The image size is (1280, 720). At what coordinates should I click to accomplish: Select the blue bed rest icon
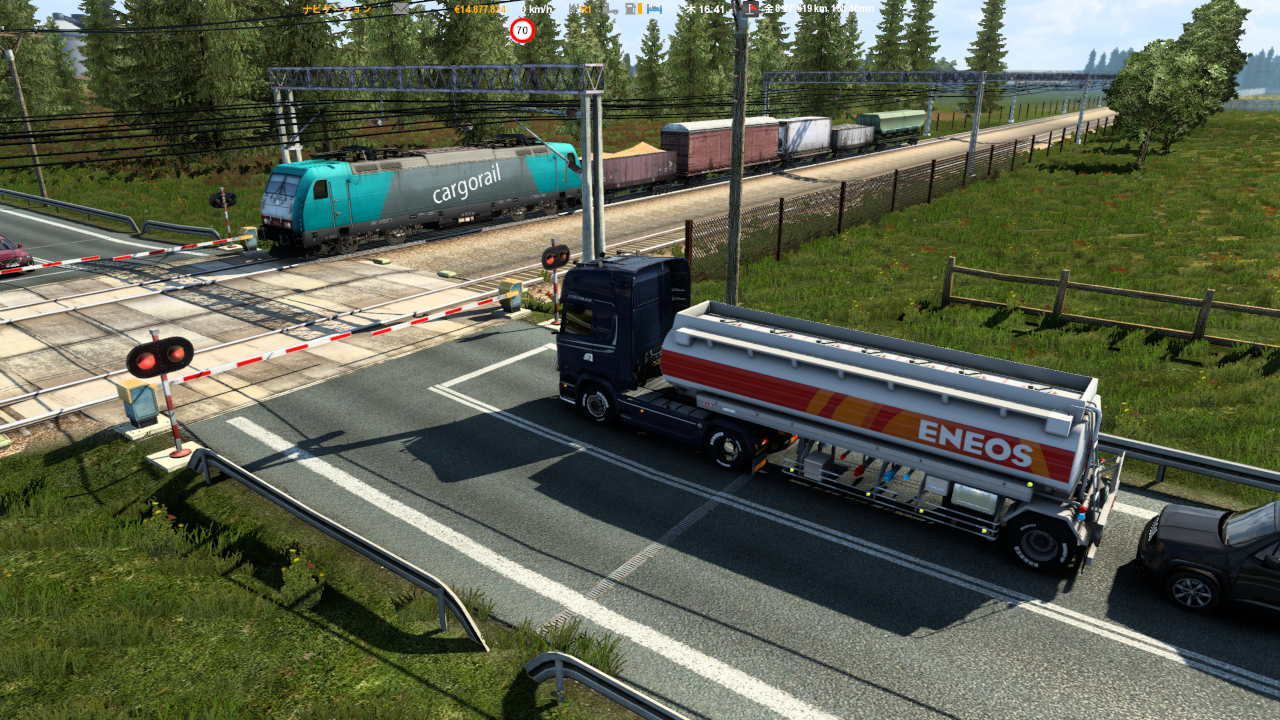point(655,9)
